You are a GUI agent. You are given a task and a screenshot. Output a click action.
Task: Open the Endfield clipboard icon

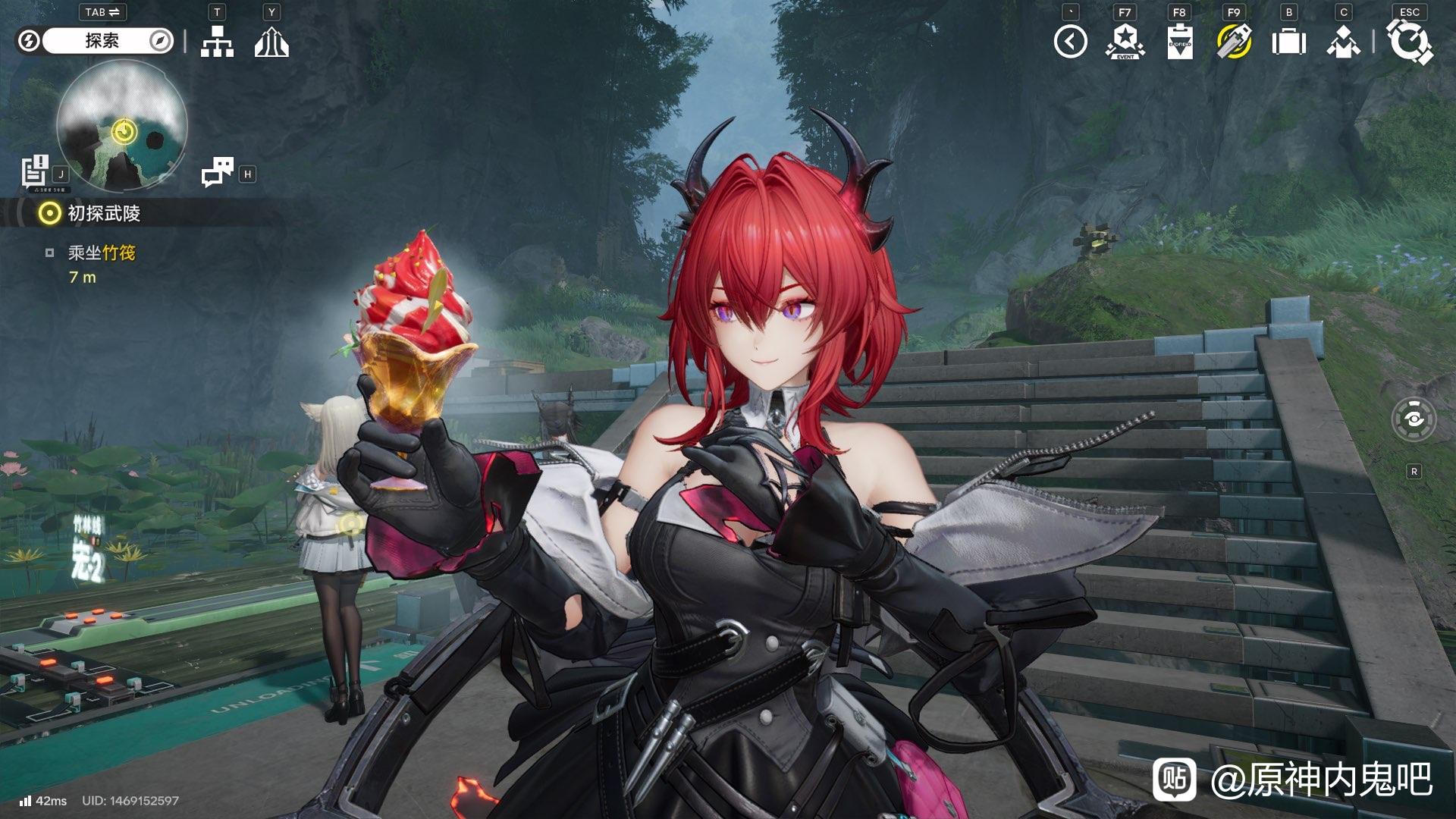tap(1179, 42)
